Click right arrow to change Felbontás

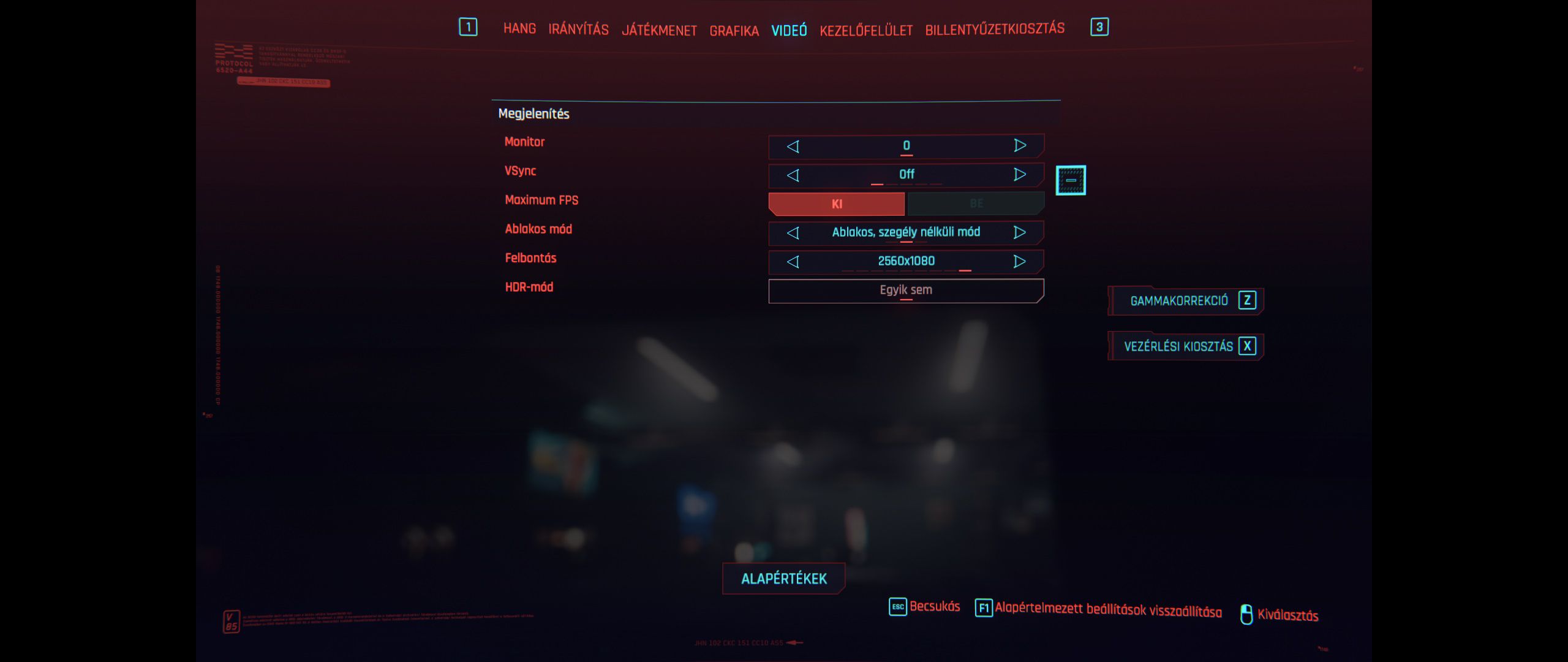tap(1019, 261)
